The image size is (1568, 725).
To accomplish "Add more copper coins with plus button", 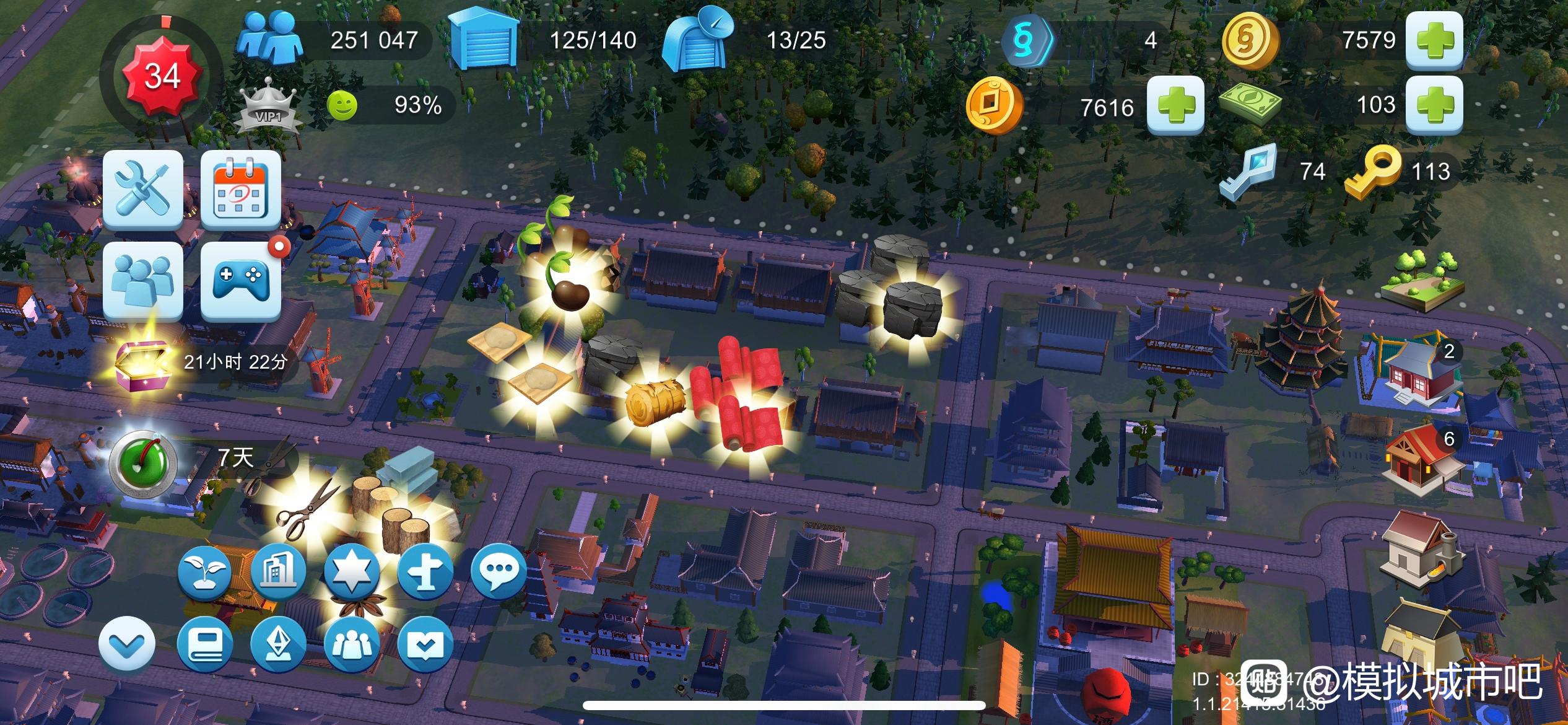I will pyautogui.click(x=1175, y=107).
